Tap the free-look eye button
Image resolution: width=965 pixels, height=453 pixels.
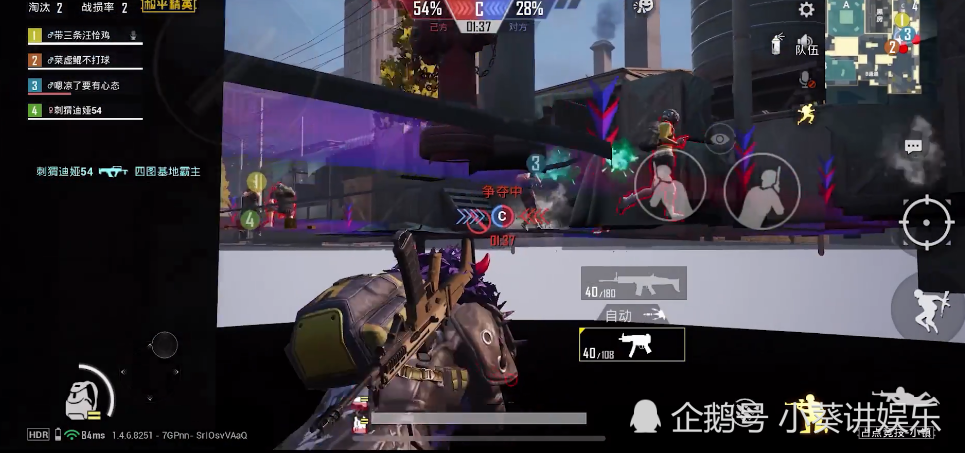(x=719, y=139)
